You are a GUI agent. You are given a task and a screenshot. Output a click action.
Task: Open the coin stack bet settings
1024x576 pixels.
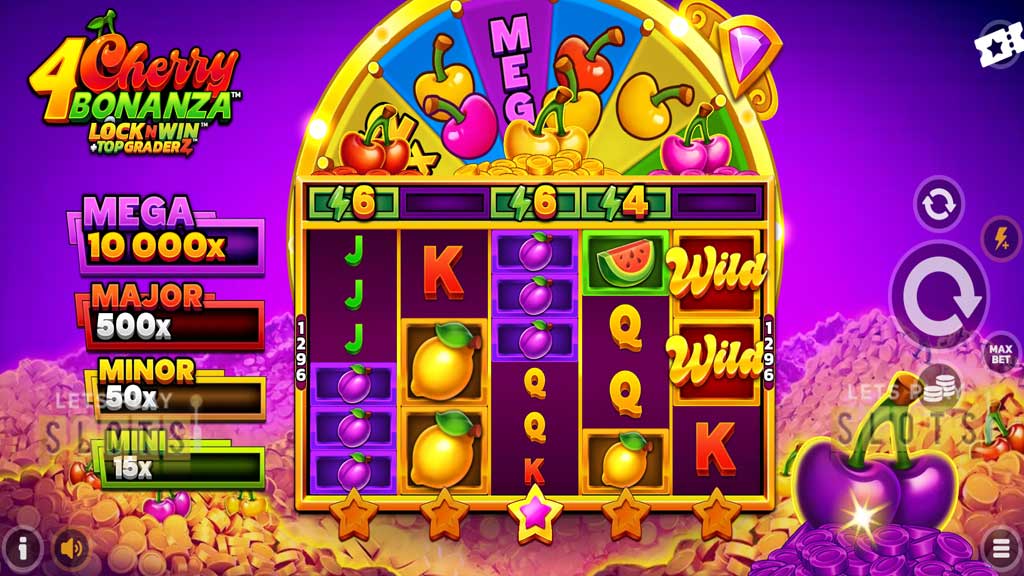click(x=940, y=388)
